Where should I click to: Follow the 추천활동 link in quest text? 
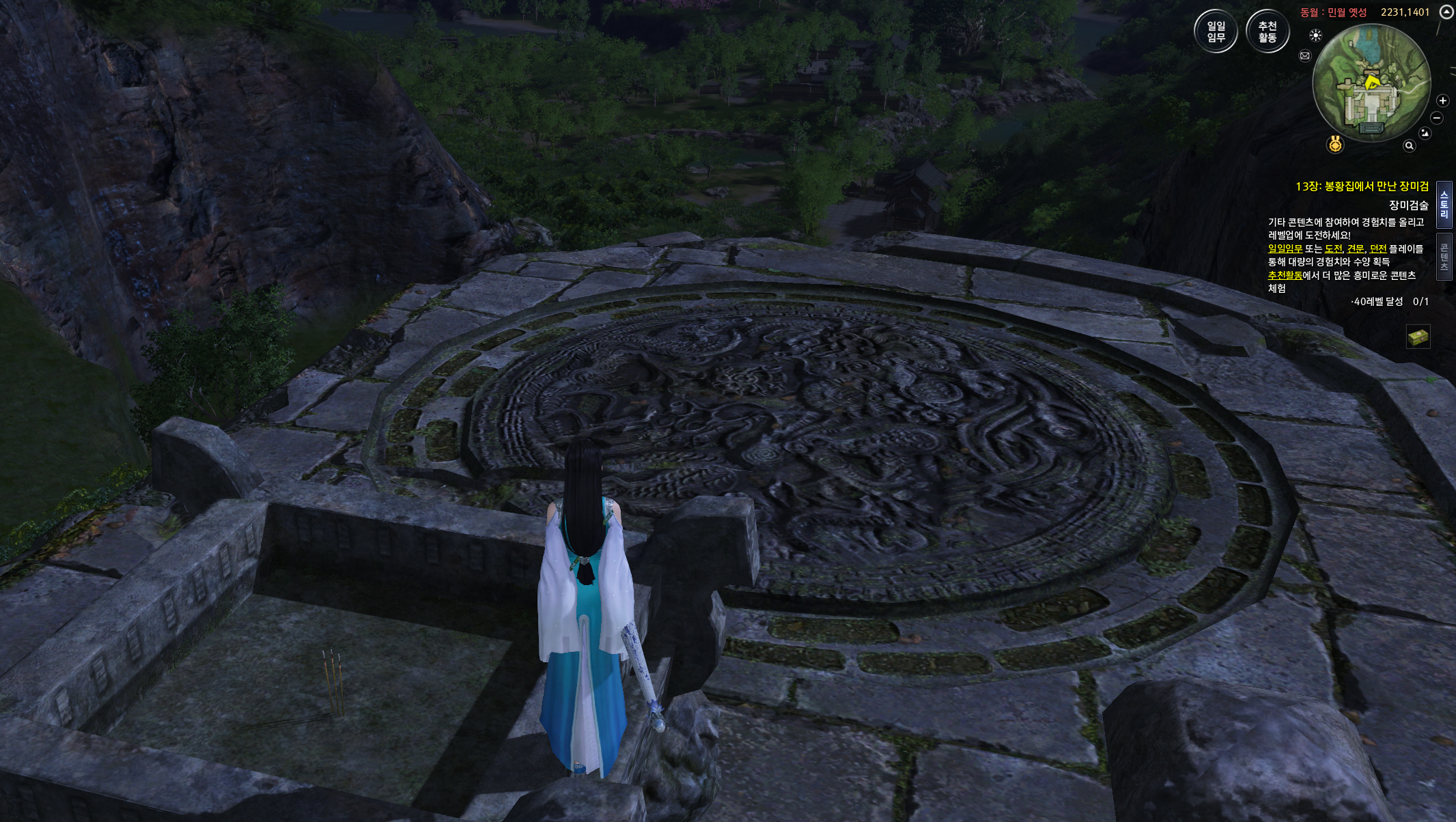1285,276
